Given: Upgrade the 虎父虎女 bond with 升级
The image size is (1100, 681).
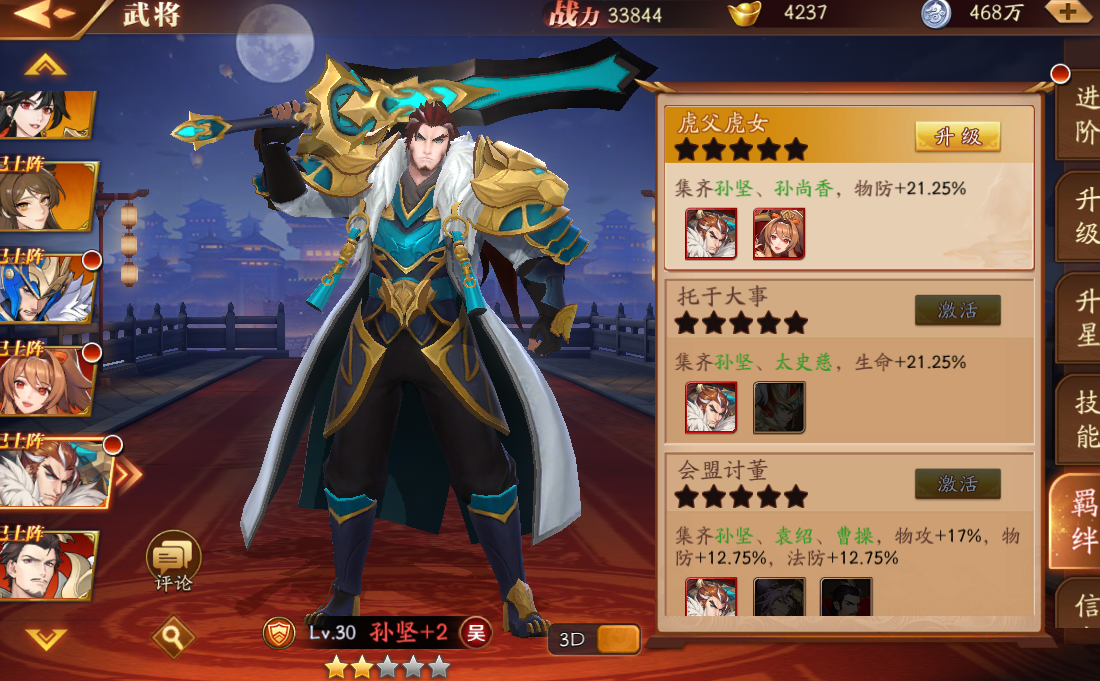Looking at the screenshot, I should pyautogui.click(x=957, y=137).
